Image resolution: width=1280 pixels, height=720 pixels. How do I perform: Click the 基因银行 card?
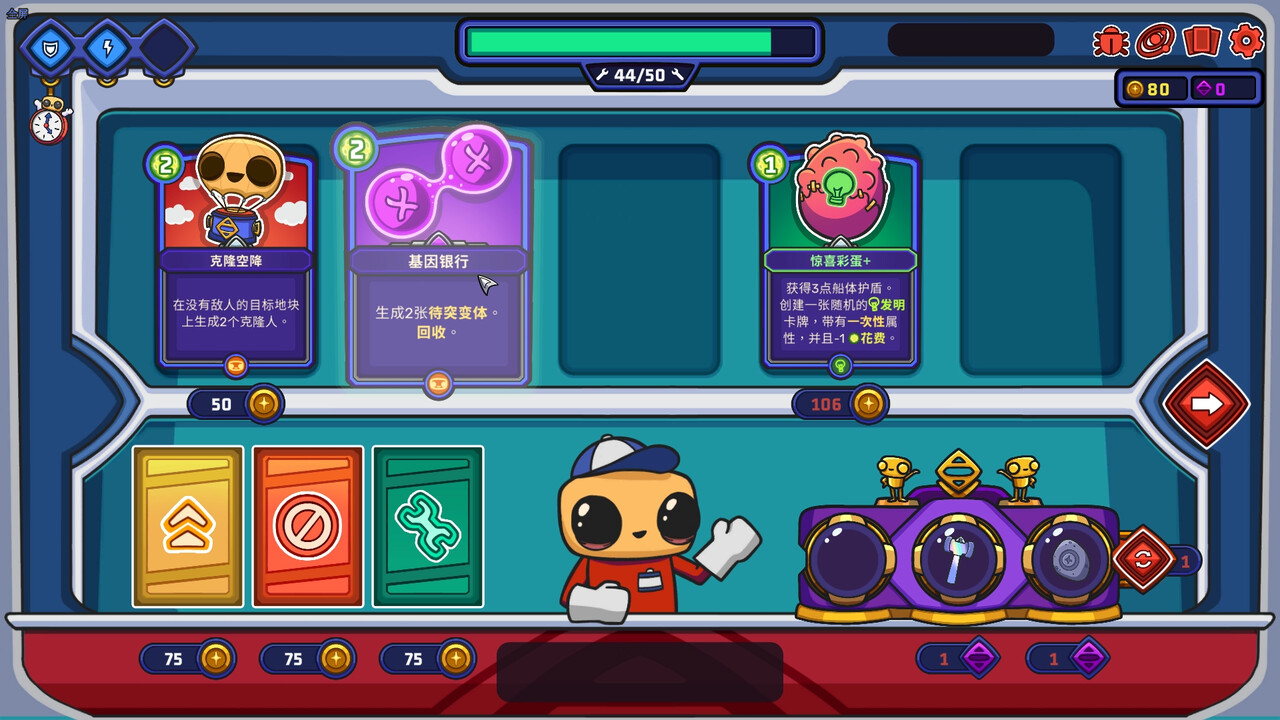point(437,255)
